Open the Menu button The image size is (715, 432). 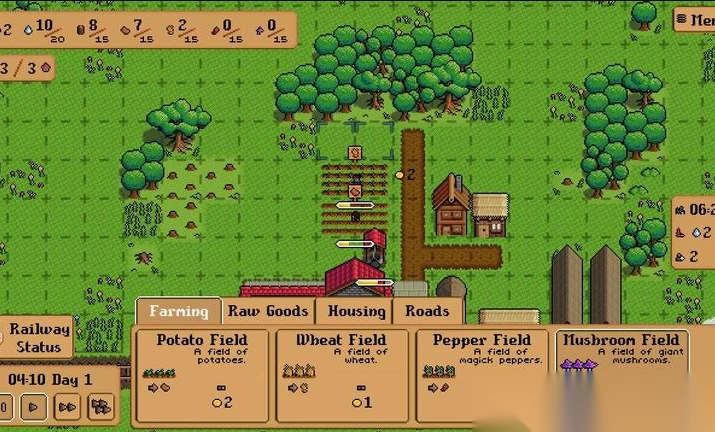695,19
